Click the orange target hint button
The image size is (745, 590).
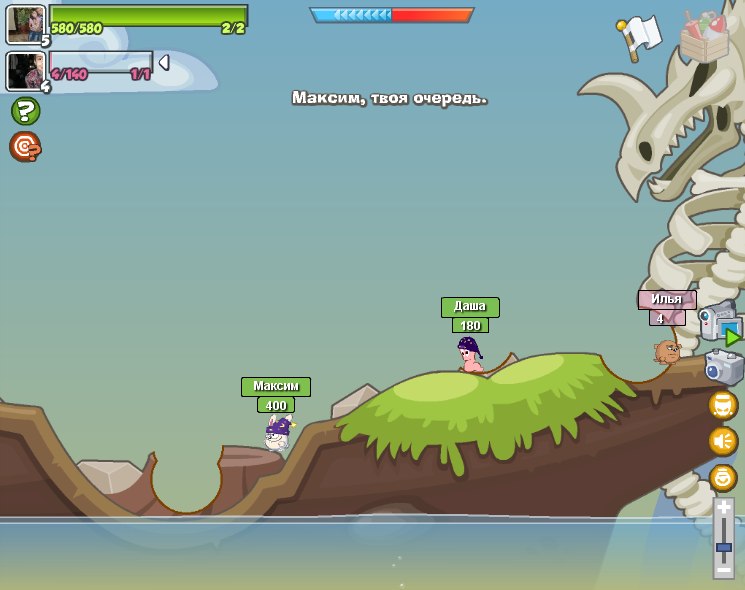24,147
